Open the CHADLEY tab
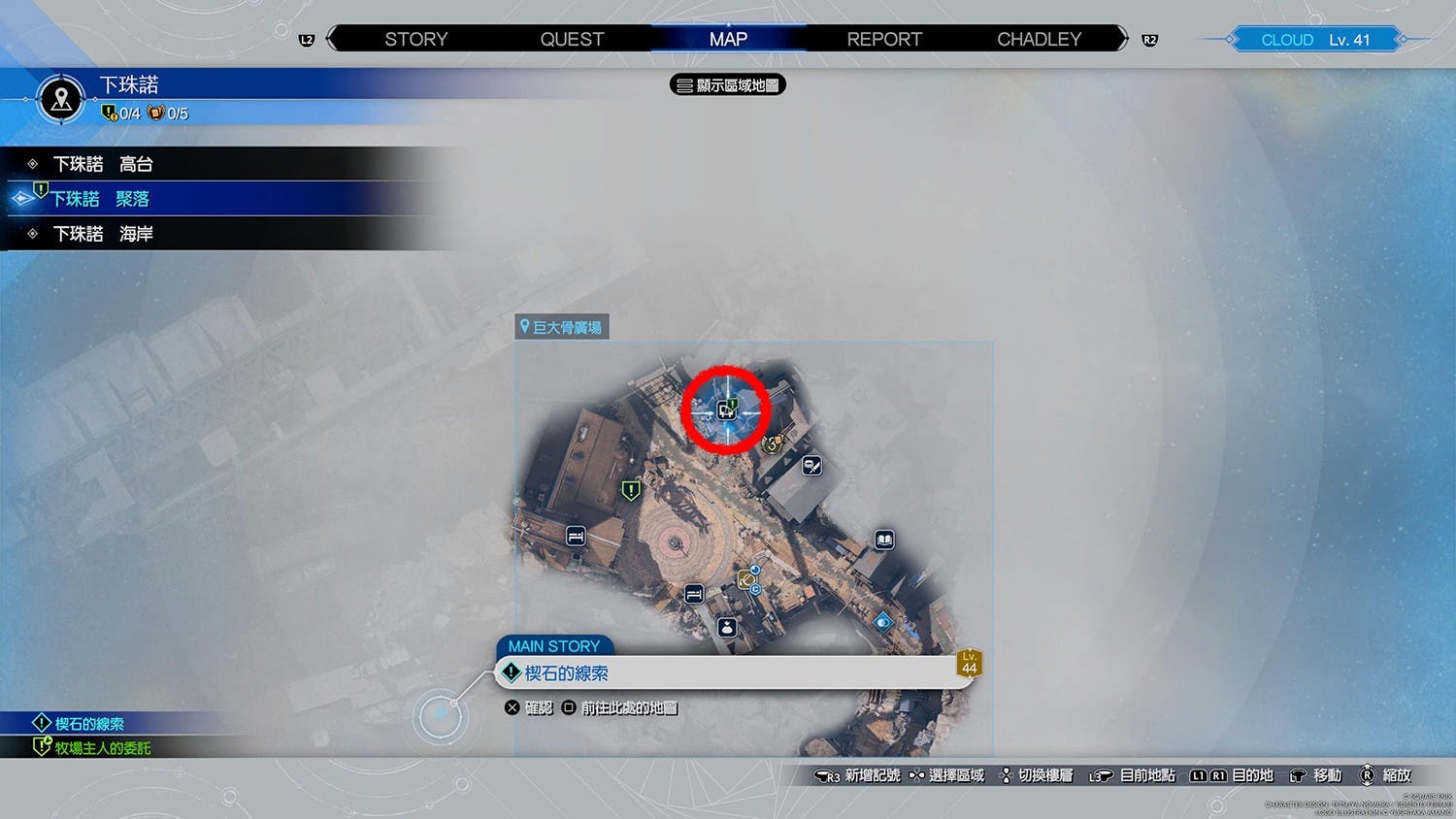 coord(1039,39)
